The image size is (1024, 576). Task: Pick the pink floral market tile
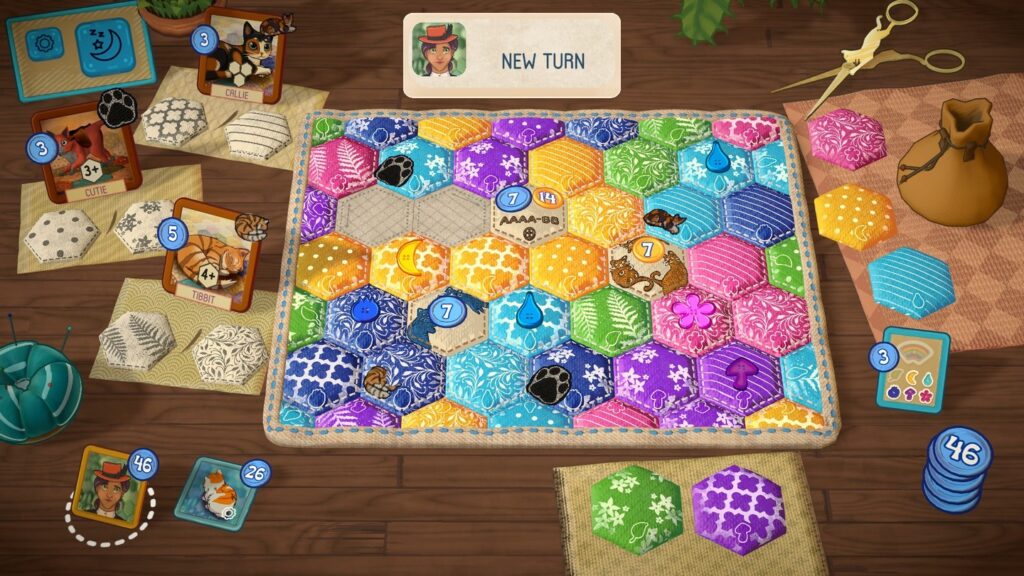pos(847,139)
